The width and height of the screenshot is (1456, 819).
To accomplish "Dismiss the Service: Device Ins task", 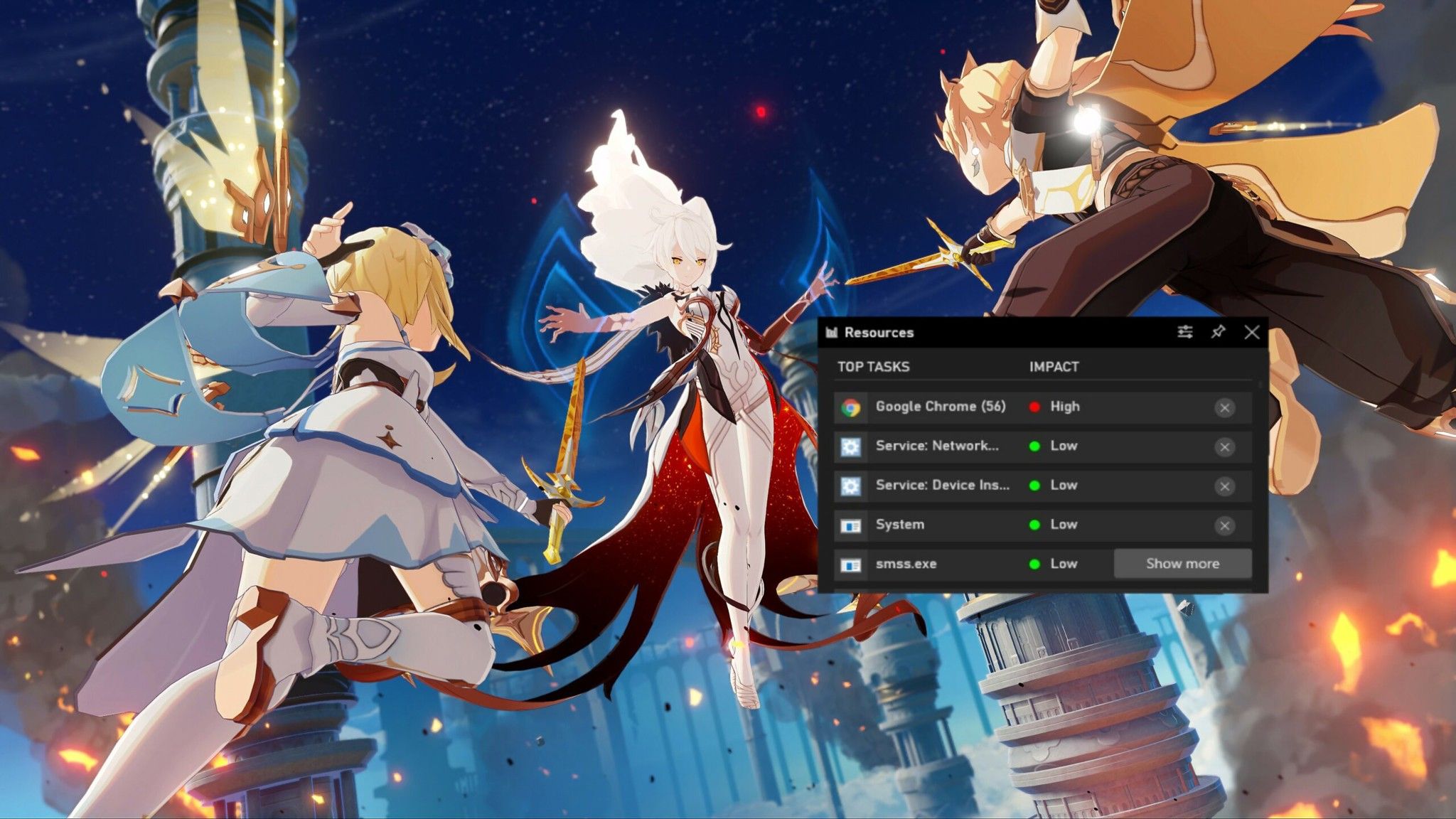I will point(1224,485).
